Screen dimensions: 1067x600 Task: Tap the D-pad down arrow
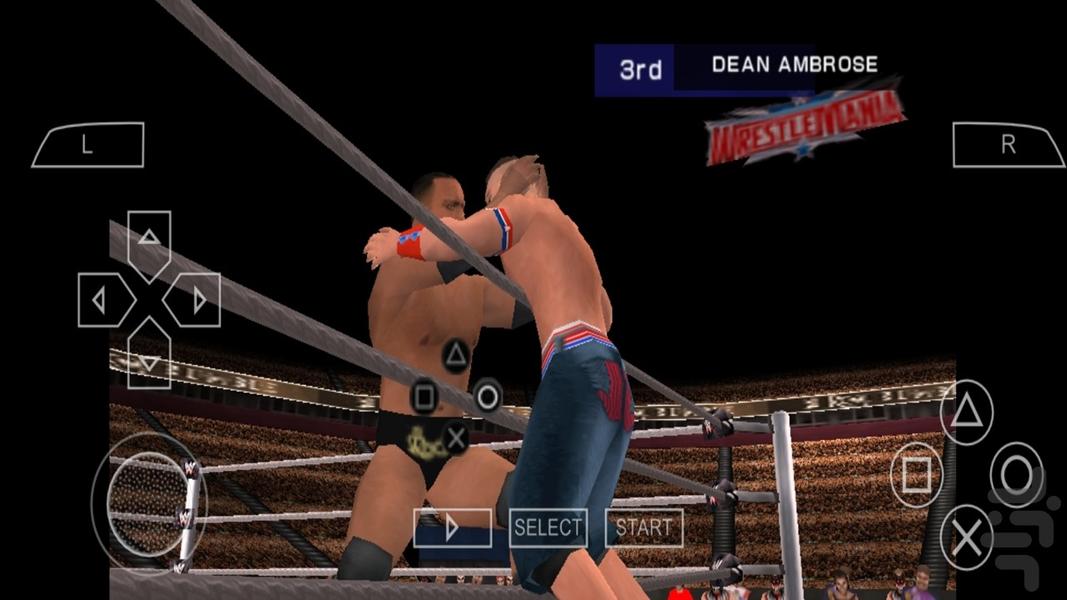coord(149,359)
